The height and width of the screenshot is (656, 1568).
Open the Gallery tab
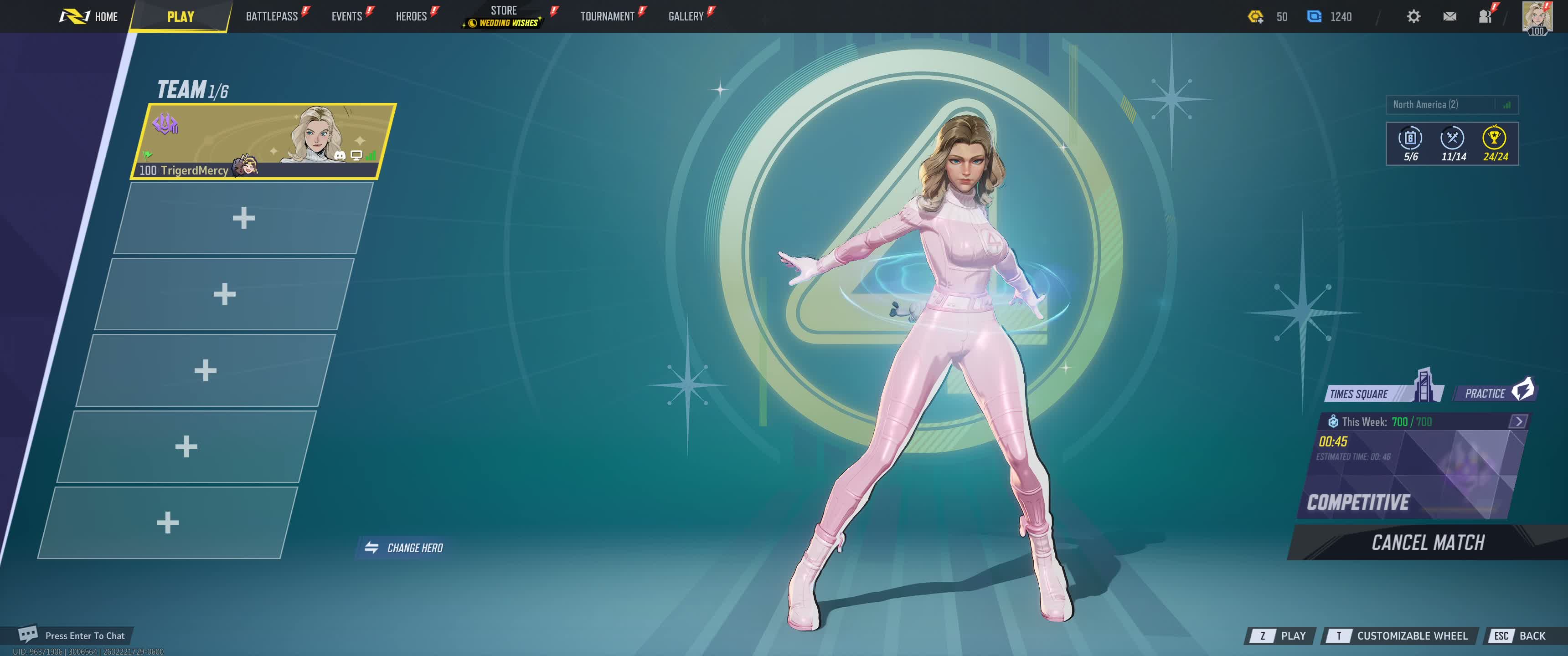(x=686, y=16)
